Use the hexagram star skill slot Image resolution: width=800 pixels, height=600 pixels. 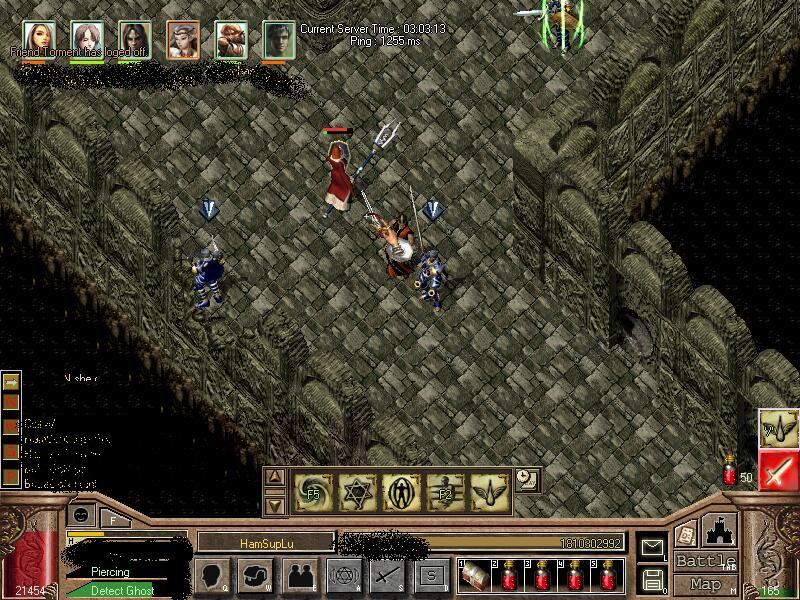(356, 491)
